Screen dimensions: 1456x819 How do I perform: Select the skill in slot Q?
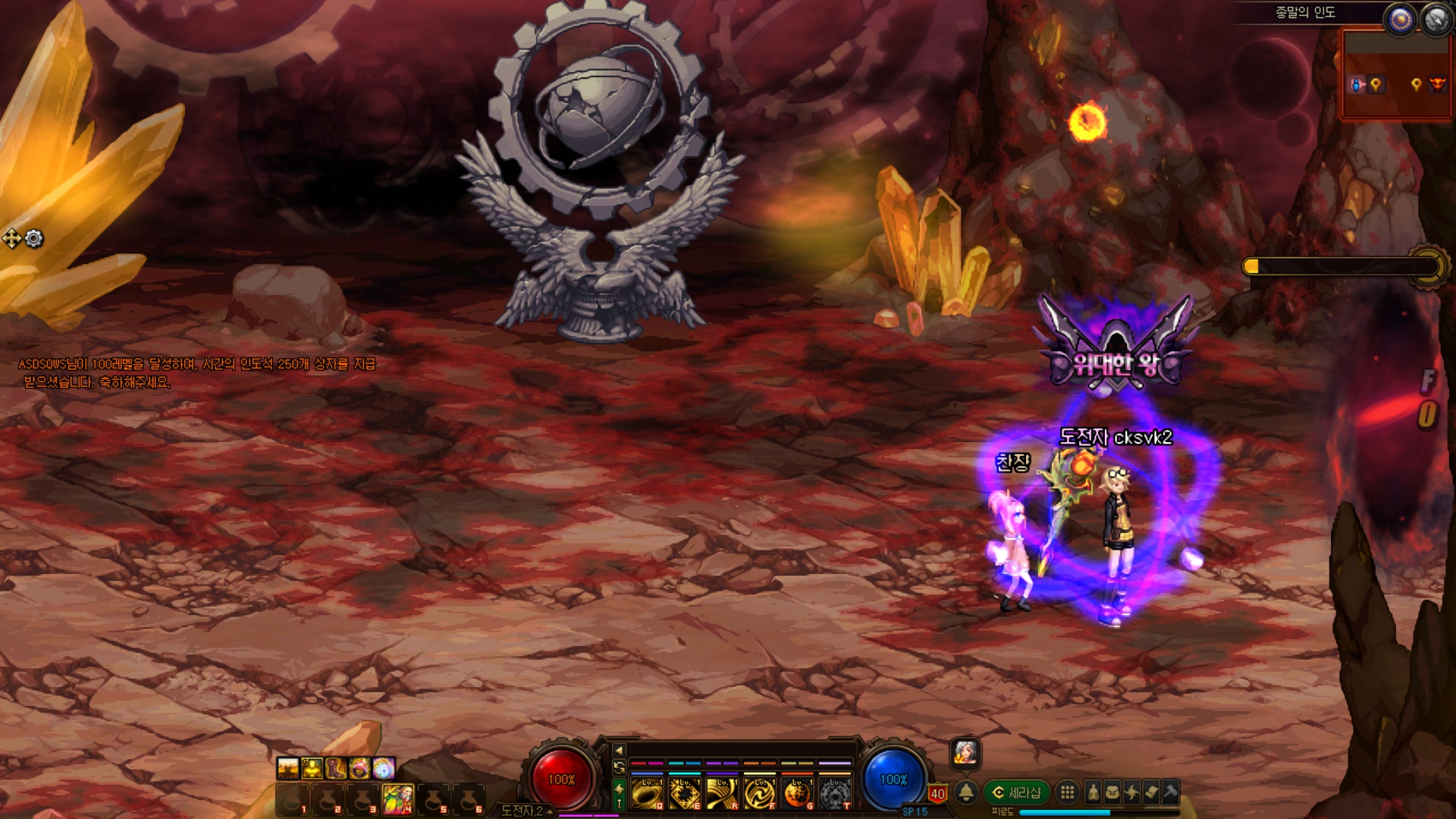647,793
